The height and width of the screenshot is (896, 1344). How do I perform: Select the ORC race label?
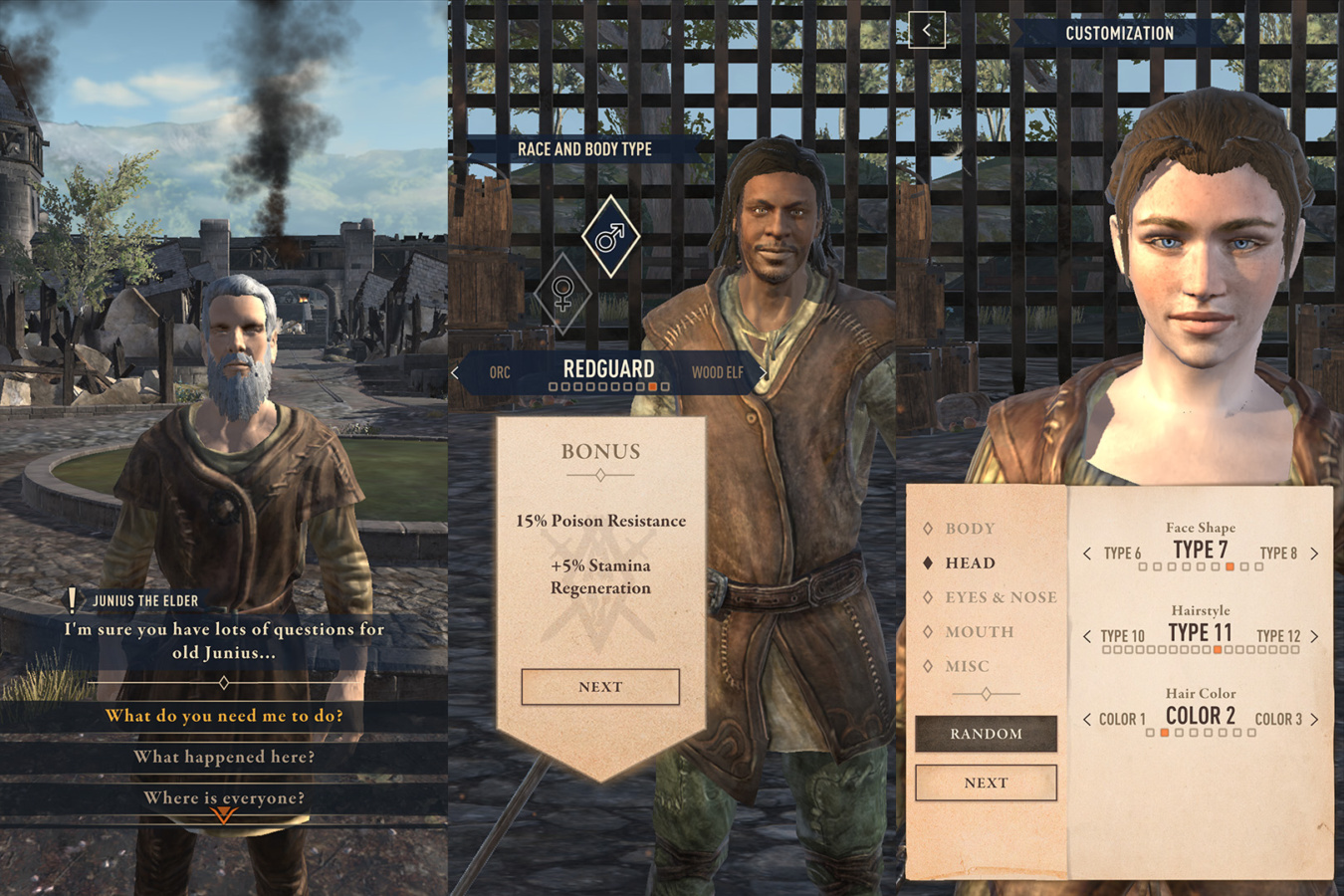501,371
